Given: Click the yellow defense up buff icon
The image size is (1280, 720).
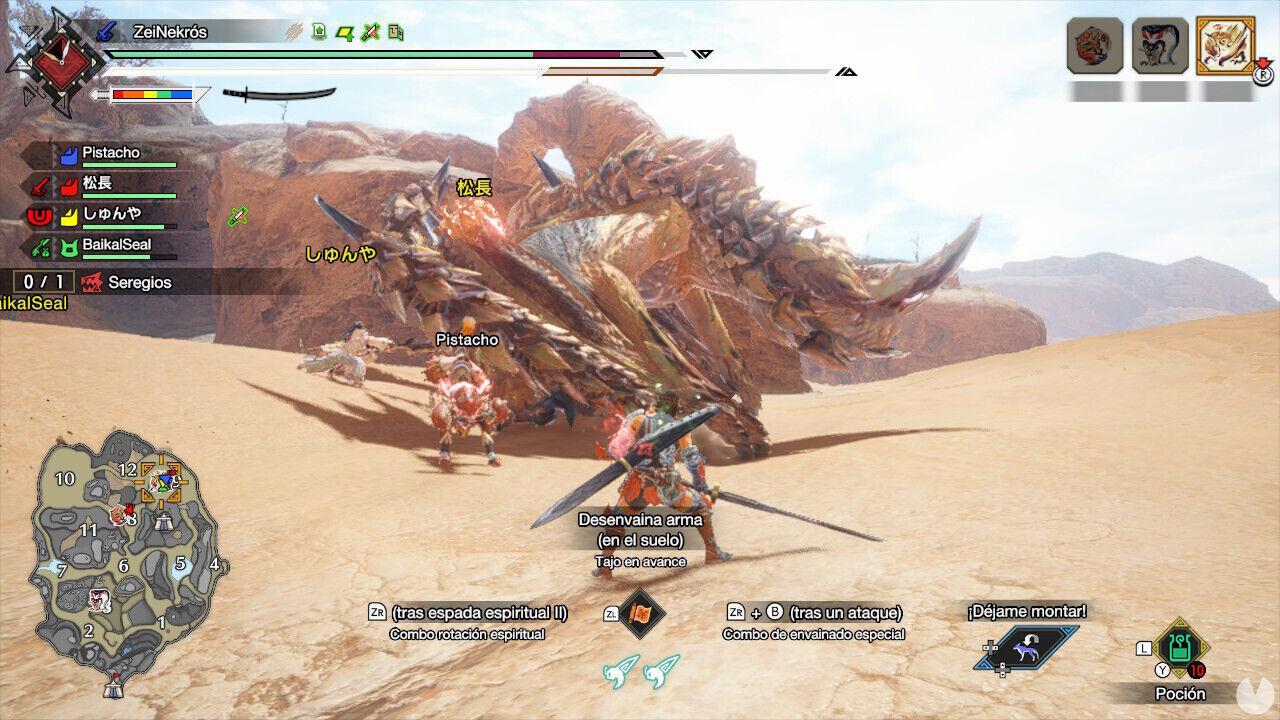Looking at the screenshot, I should click(x=345, y=33).
